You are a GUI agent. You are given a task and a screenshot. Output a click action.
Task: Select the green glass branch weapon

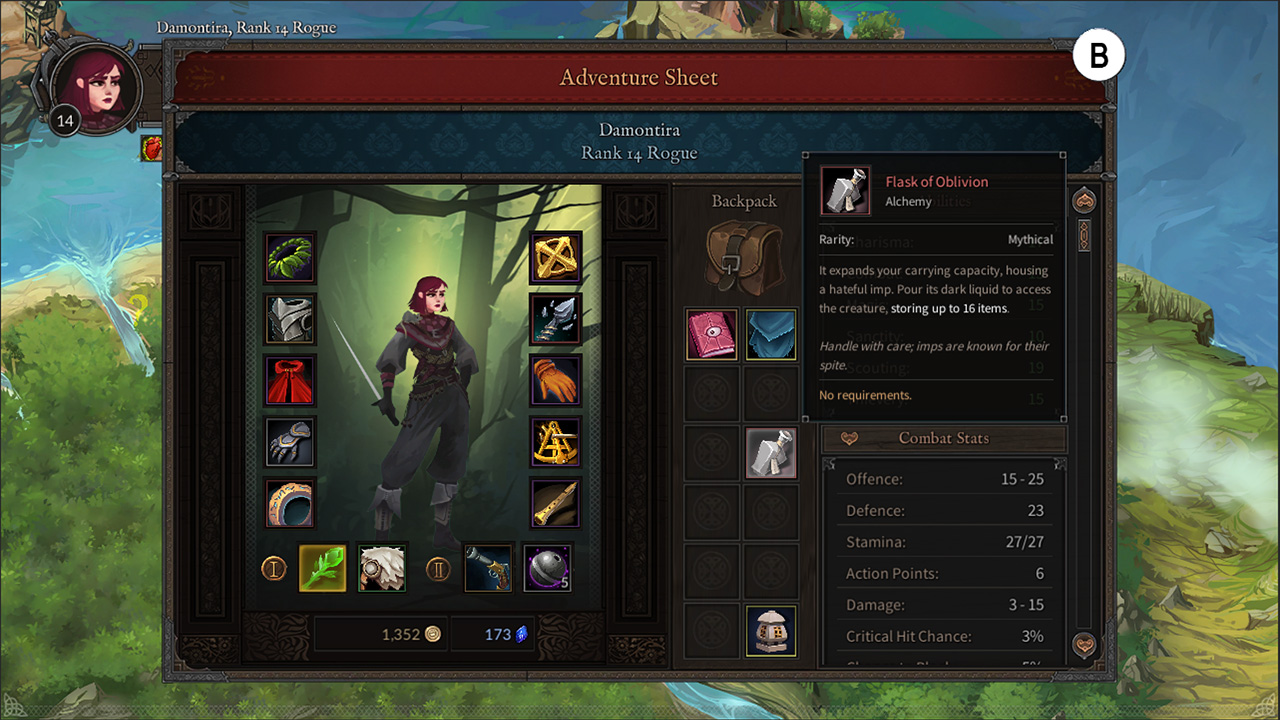(x=322, y=567)
